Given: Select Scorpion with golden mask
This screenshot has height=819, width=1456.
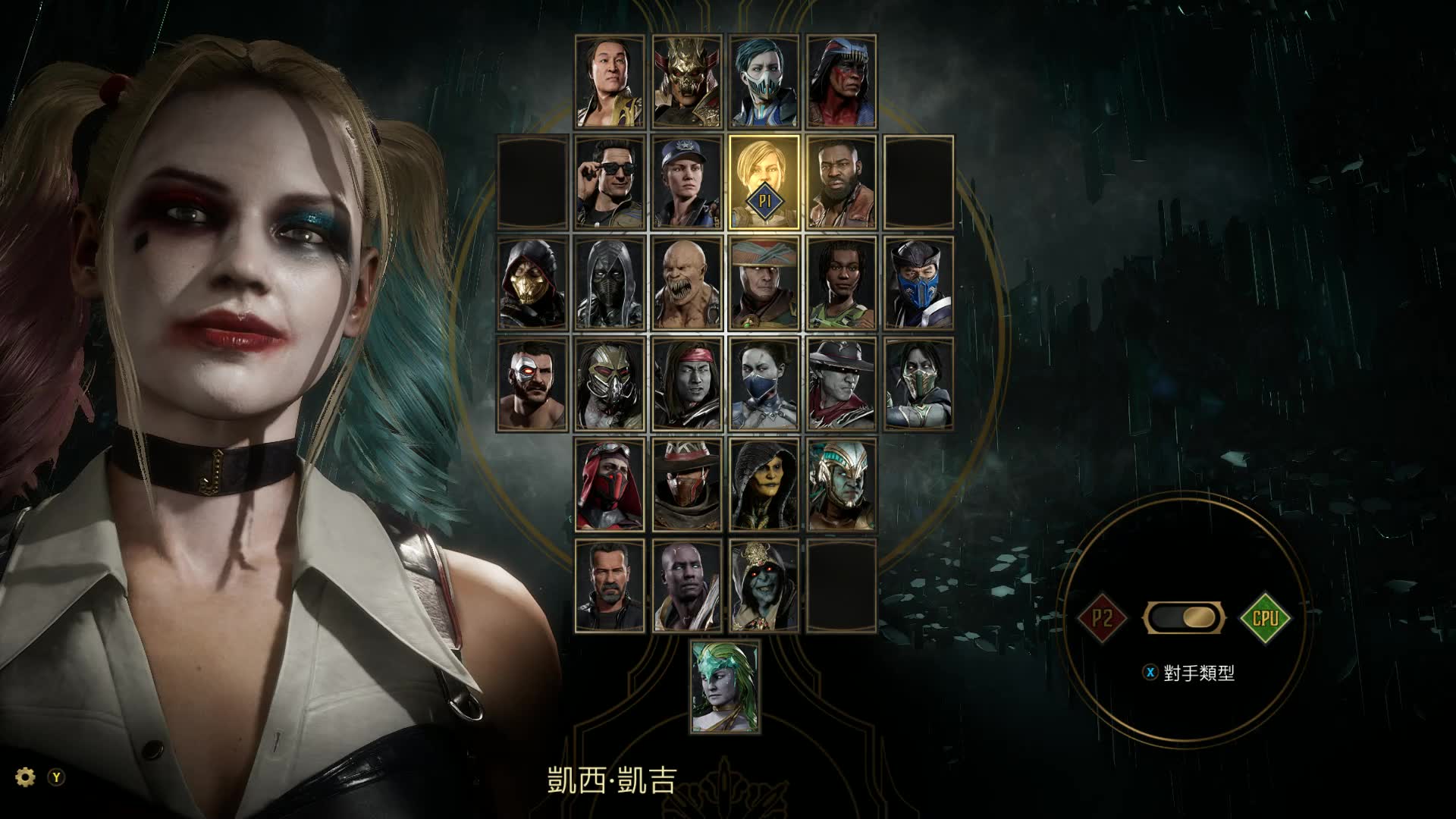Looking at the screenshot, I should (533, 284).
